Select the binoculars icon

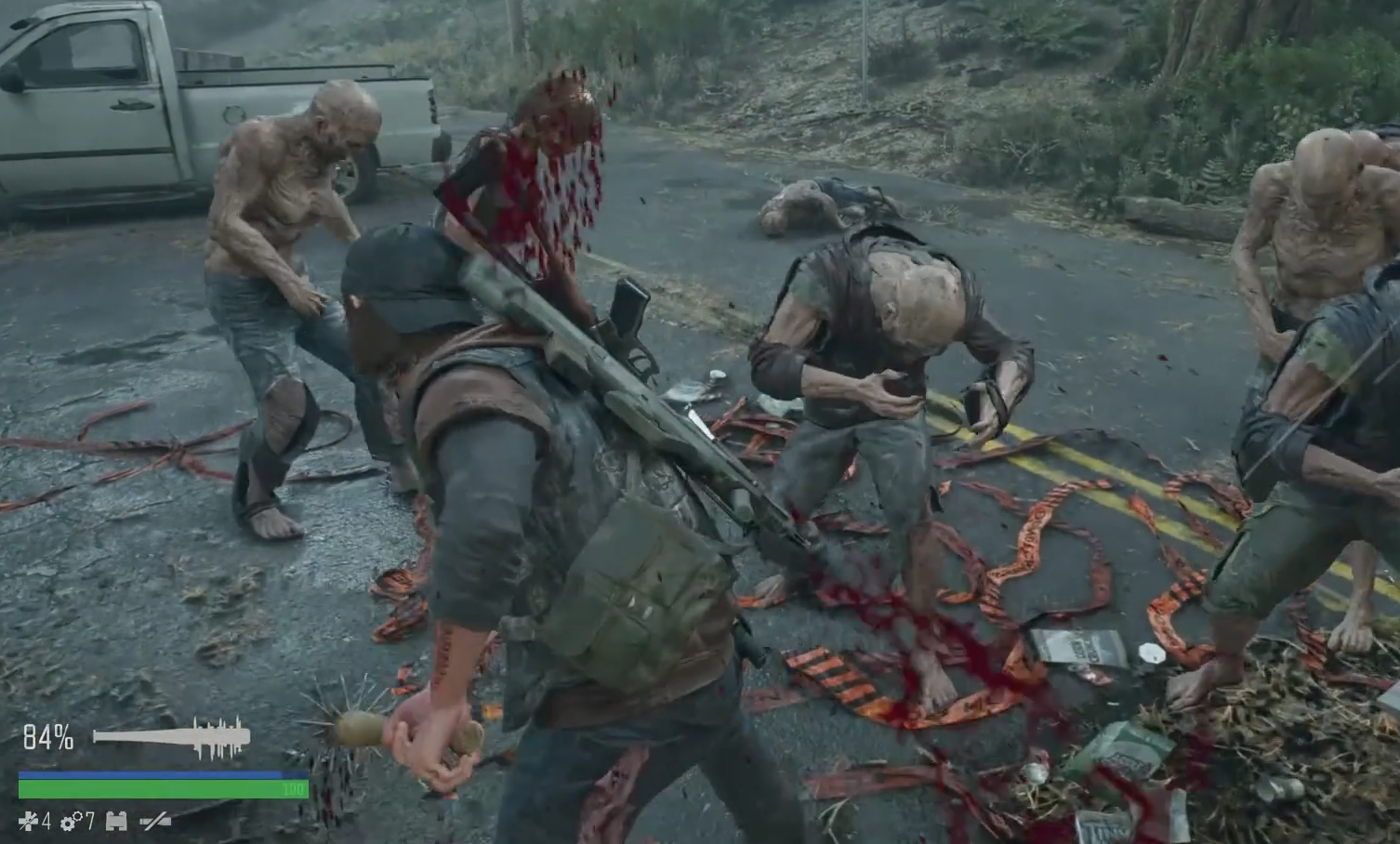tap(116, 822)
